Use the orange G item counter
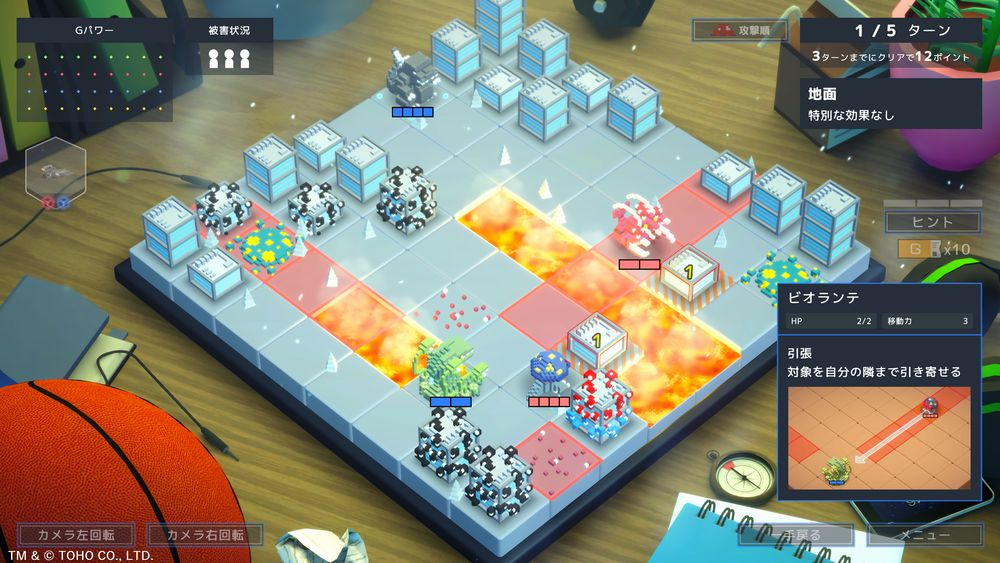The height and width of the screenshot is (563, 1000). (913, 249)
